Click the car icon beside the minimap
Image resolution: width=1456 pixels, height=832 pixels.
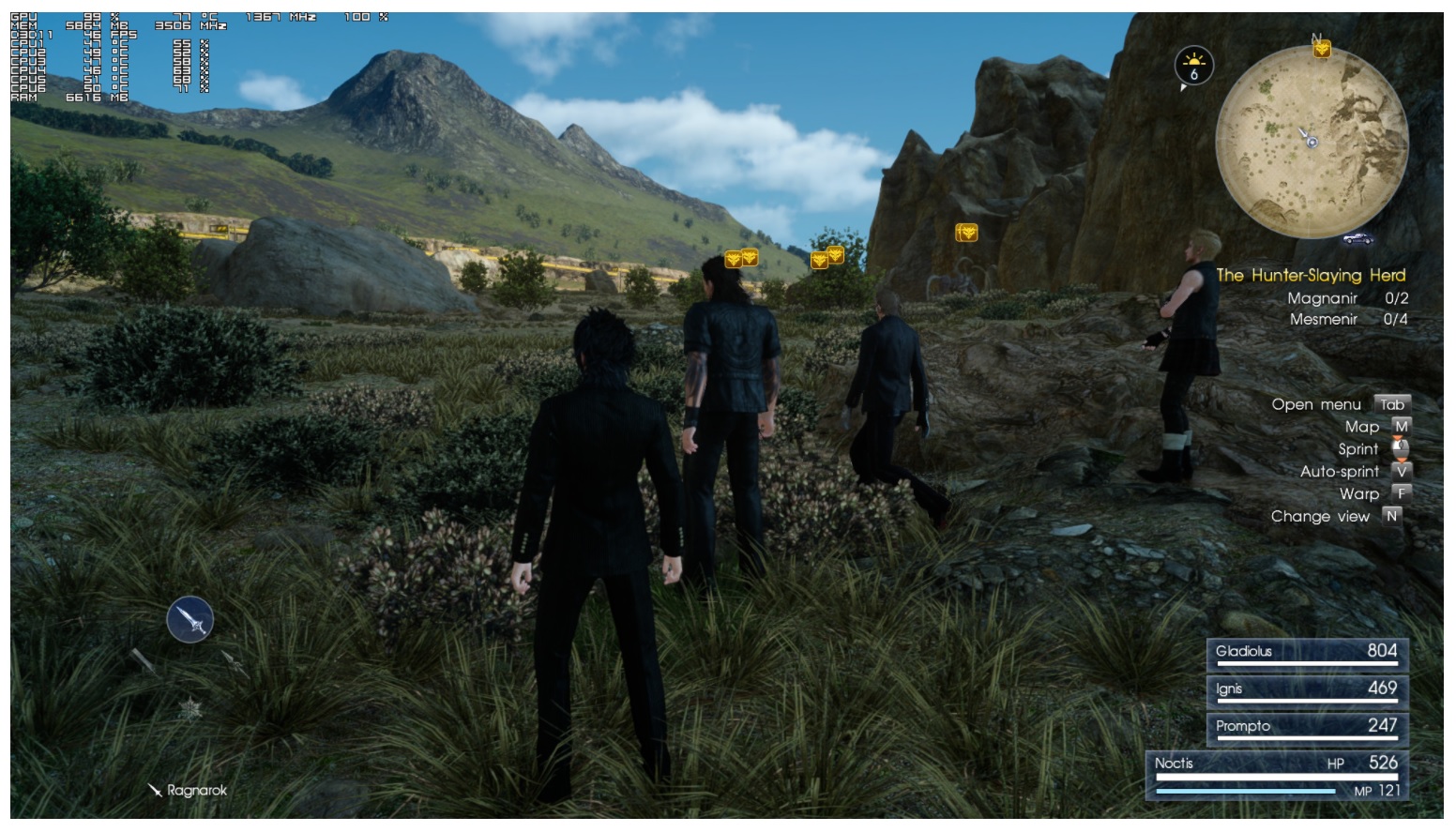pyautogui.click(x=1357, y=239)
